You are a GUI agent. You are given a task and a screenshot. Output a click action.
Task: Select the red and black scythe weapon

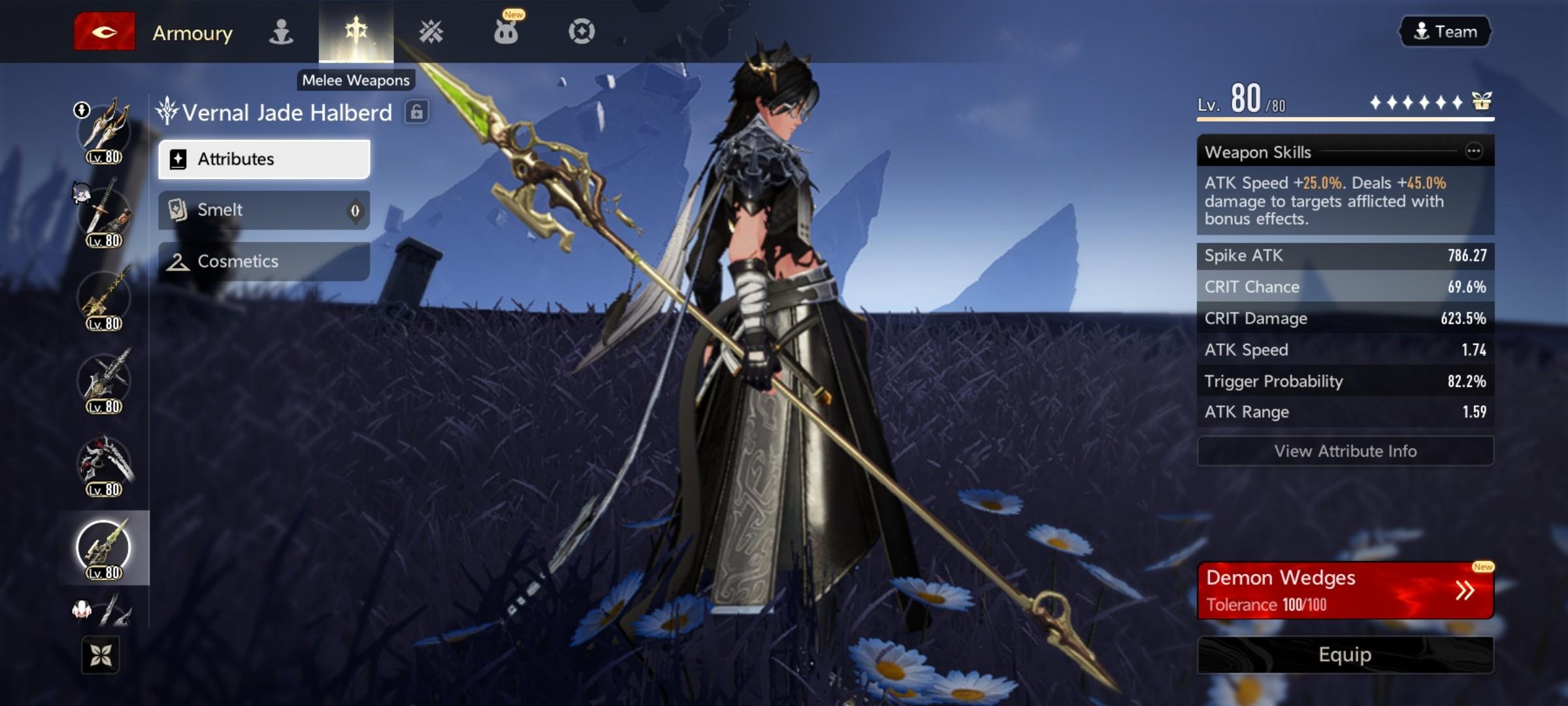(105, 462)
